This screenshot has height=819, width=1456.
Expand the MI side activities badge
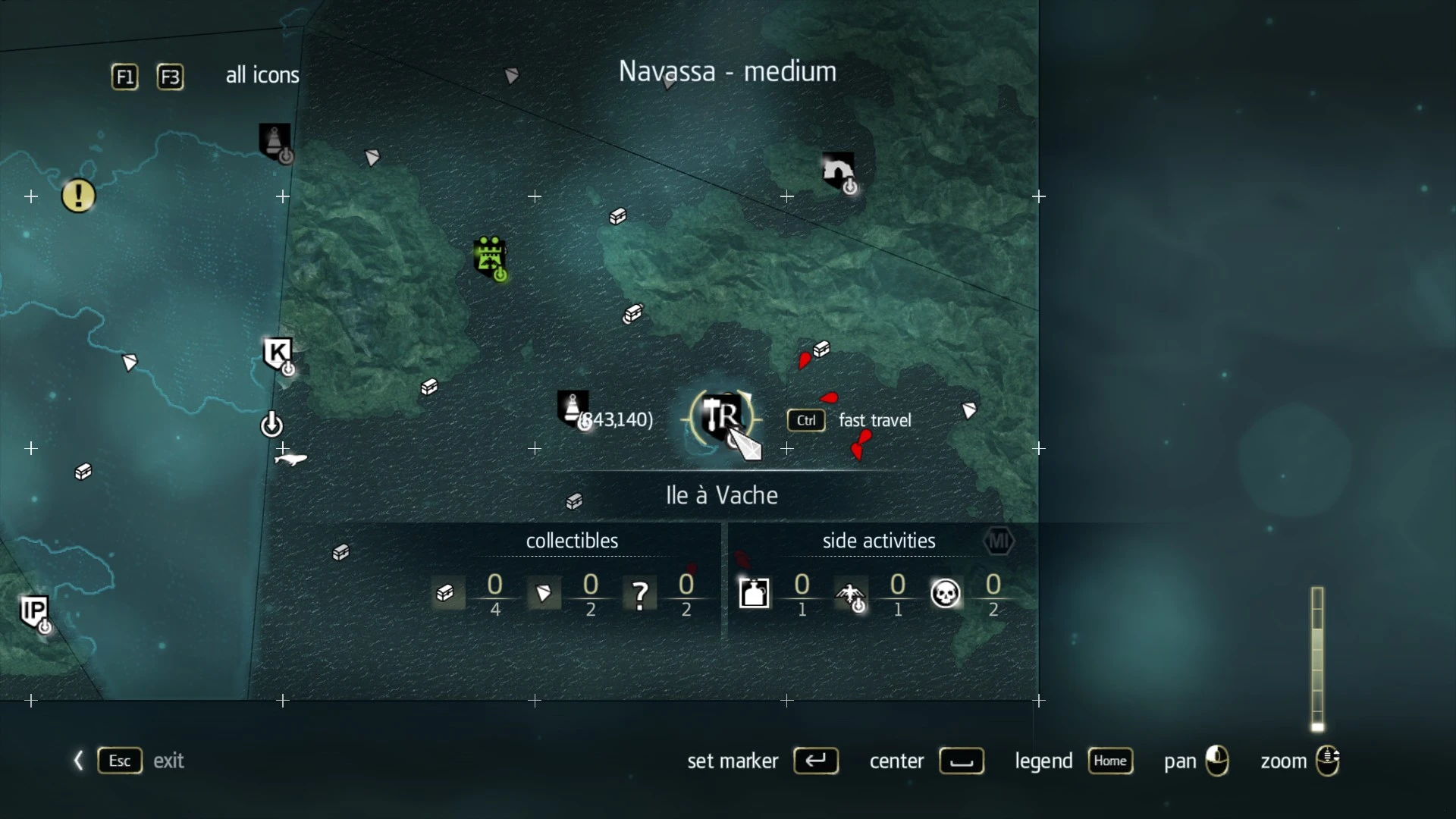tap(999, 541)
